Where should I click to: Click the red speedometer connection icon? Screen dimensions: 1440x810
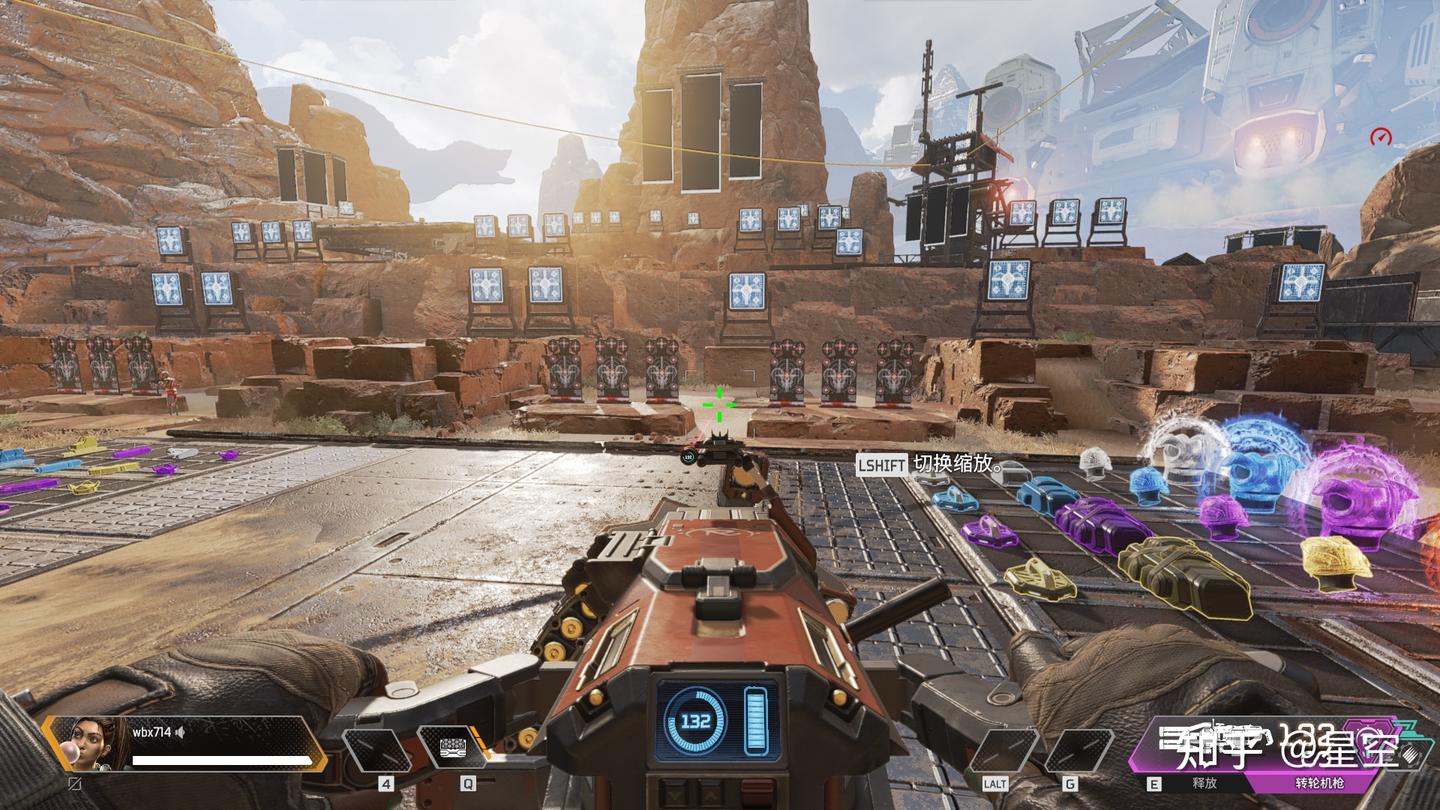1381,137
